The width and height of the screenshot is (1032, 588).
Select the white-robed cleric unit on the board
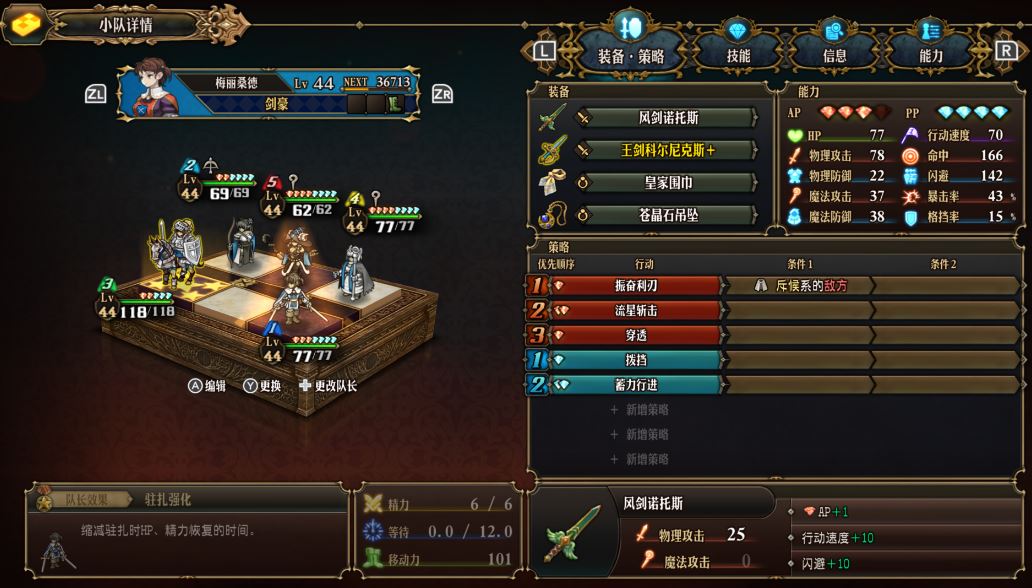pyautogui.click(x=350, y=268)
